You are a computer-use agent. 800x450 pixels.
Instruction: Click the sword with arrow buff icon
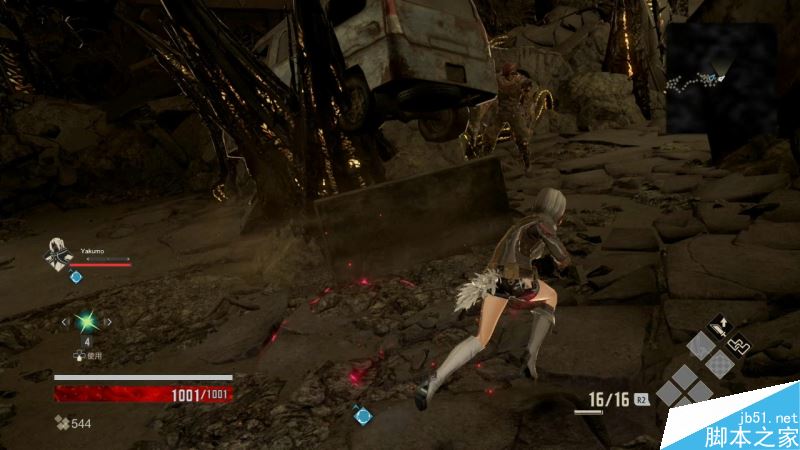pyautogui.click(x=718, y=325)
